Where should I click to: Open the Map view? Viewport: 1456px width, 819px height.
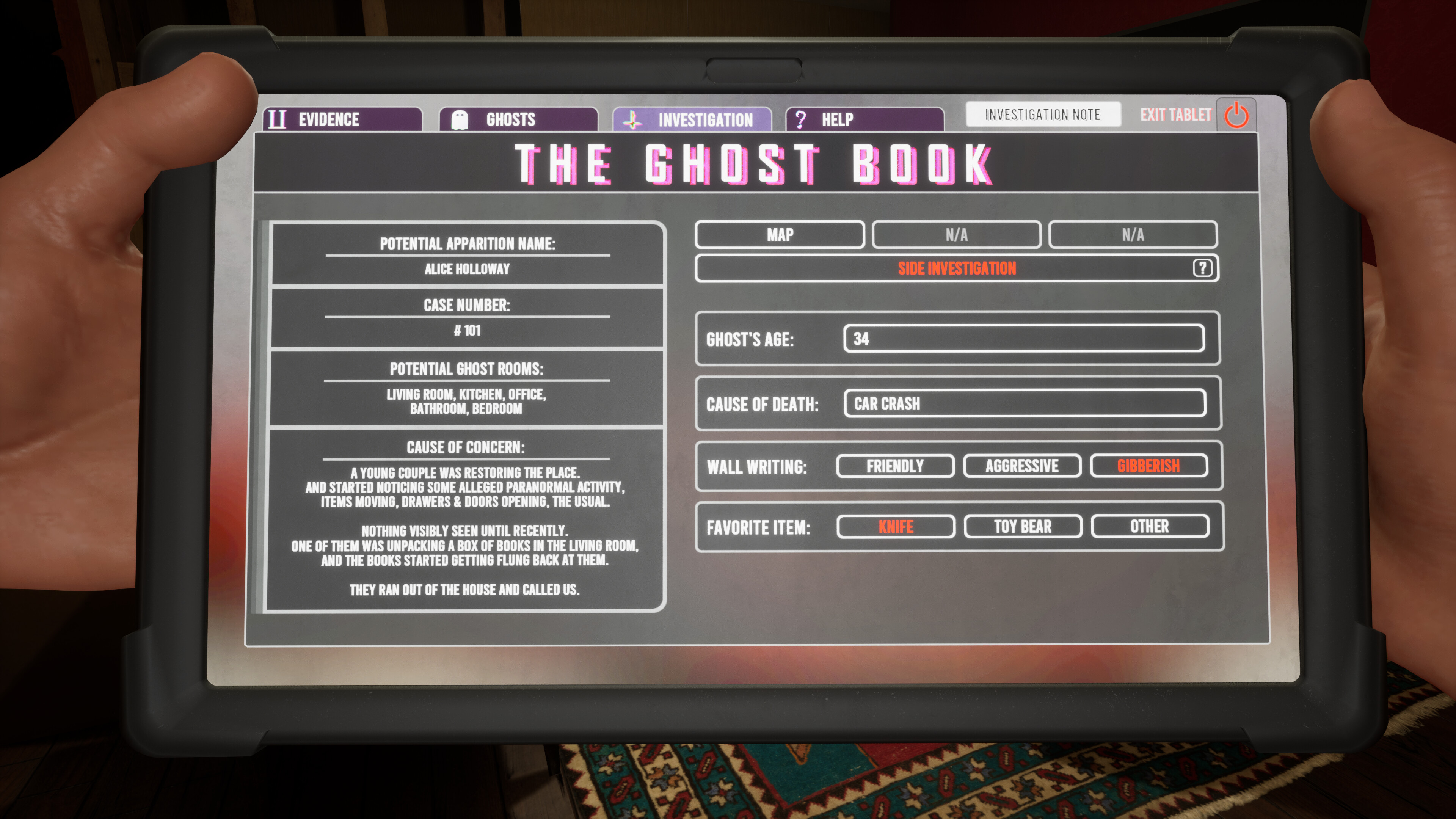click(x=780, y=235)
